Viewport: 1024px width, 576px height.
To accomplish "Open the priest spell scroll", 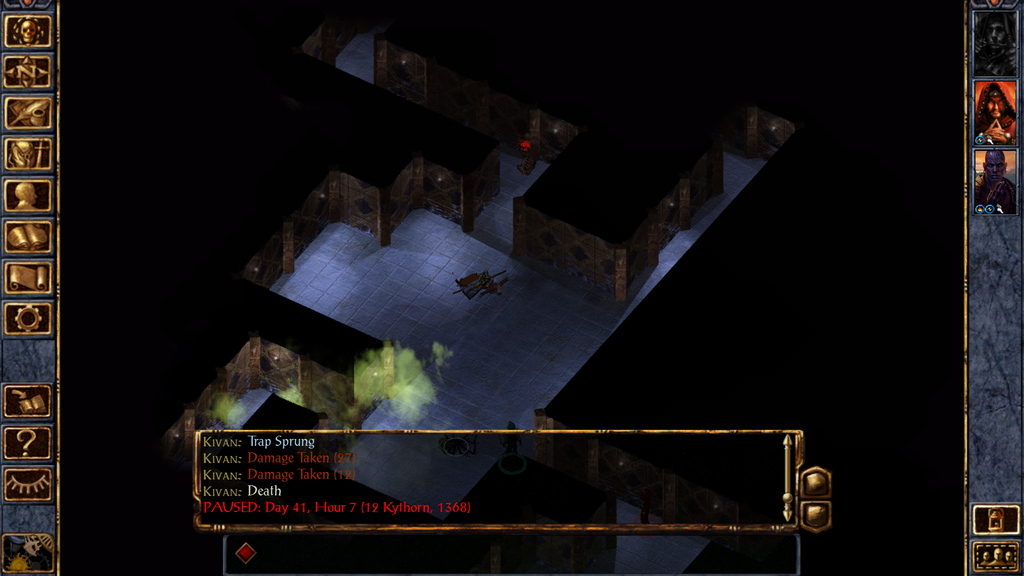I will point(28,278).
